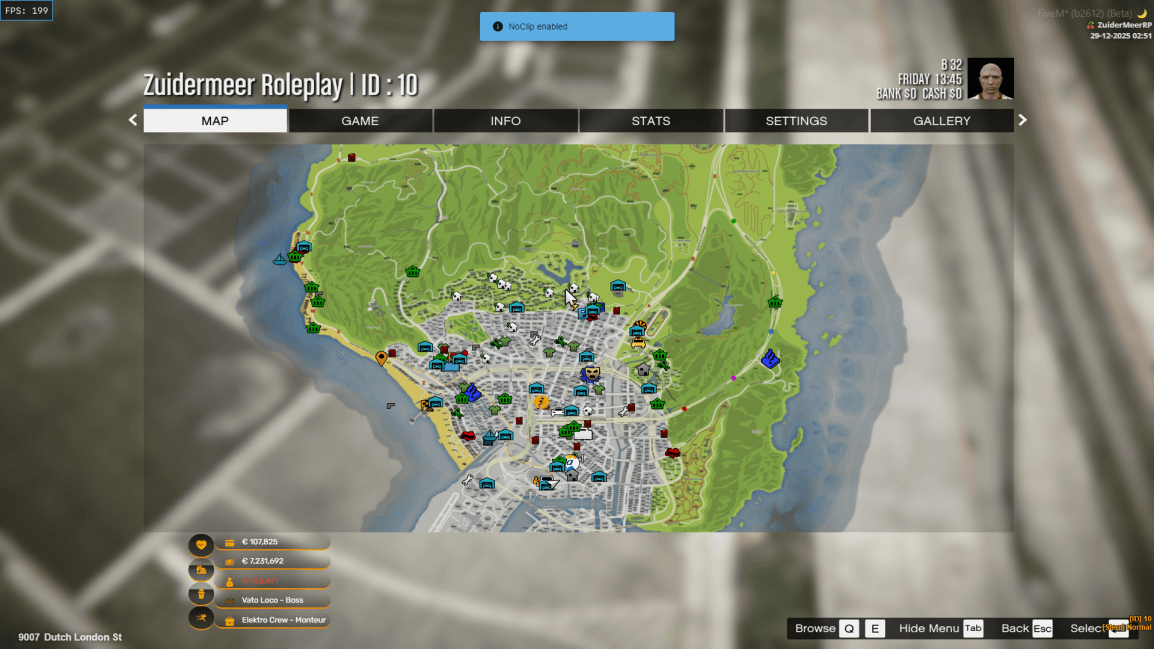1154x649 pixels.
Task: Click the left arrow beside the menu tabs
Action: (x=133, y=120)
